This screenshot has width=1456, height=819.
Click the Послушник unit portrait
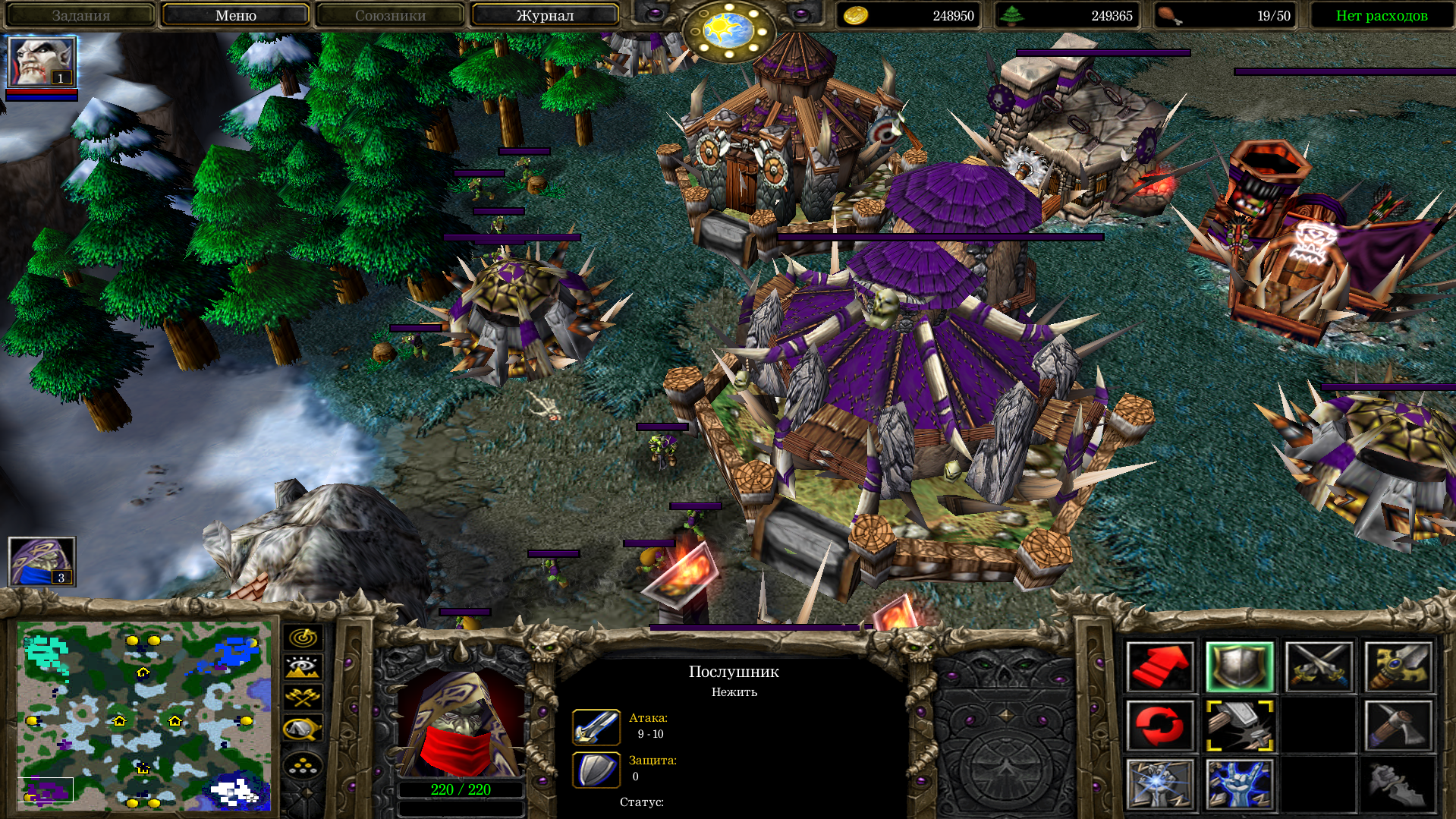pyautogui.click(x=461, y=721)
